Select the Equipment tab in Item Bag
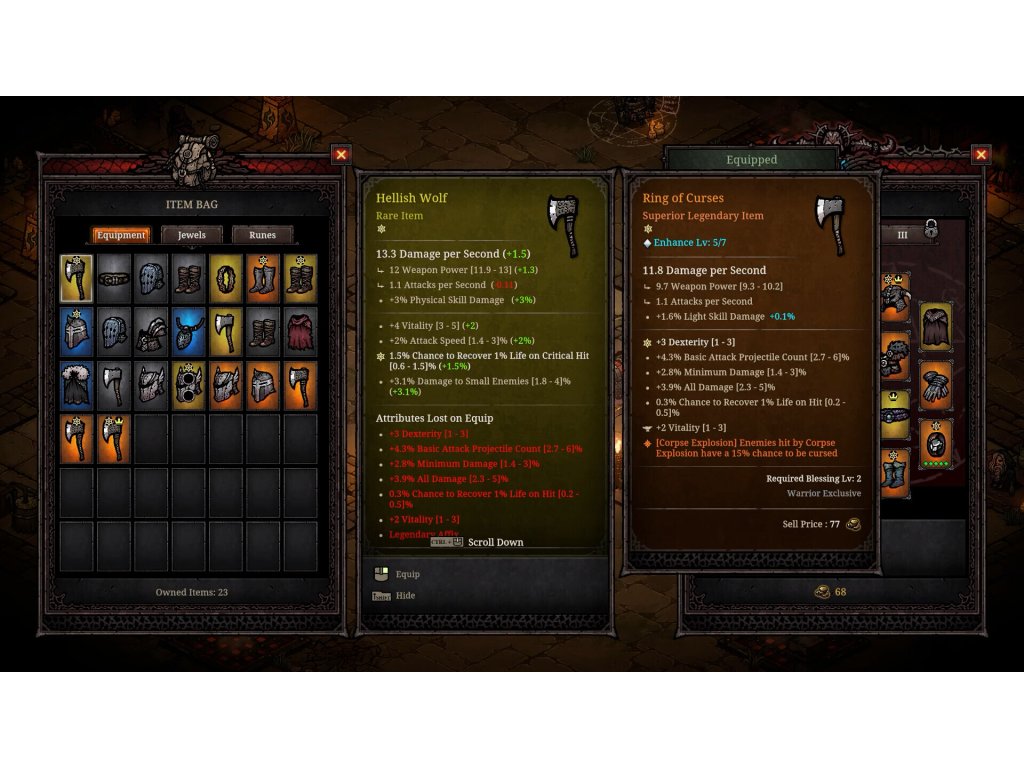Screen dimensions: 1024x768 click(122, 235)
